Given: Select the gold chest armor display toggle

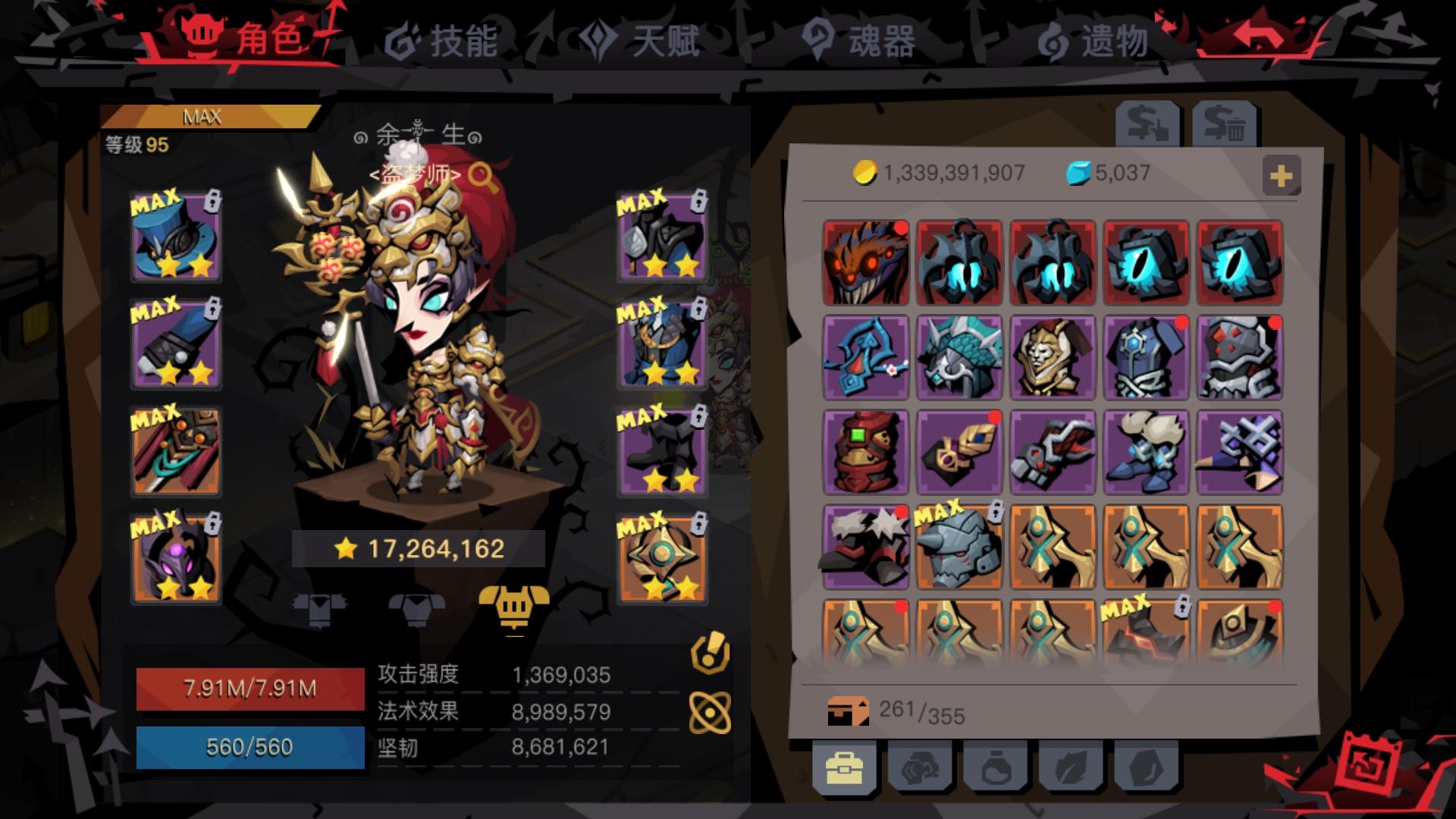Looking at the screenshot, I should [513, 610].
